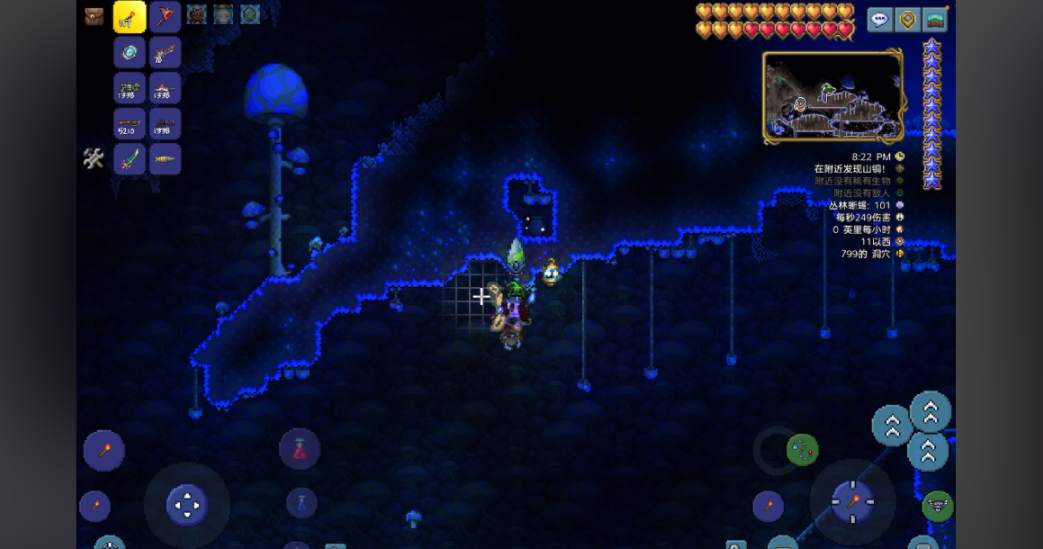Tap the green mount button
The height and width of the screenshot is (549, 1043).
tap(937, 506)
